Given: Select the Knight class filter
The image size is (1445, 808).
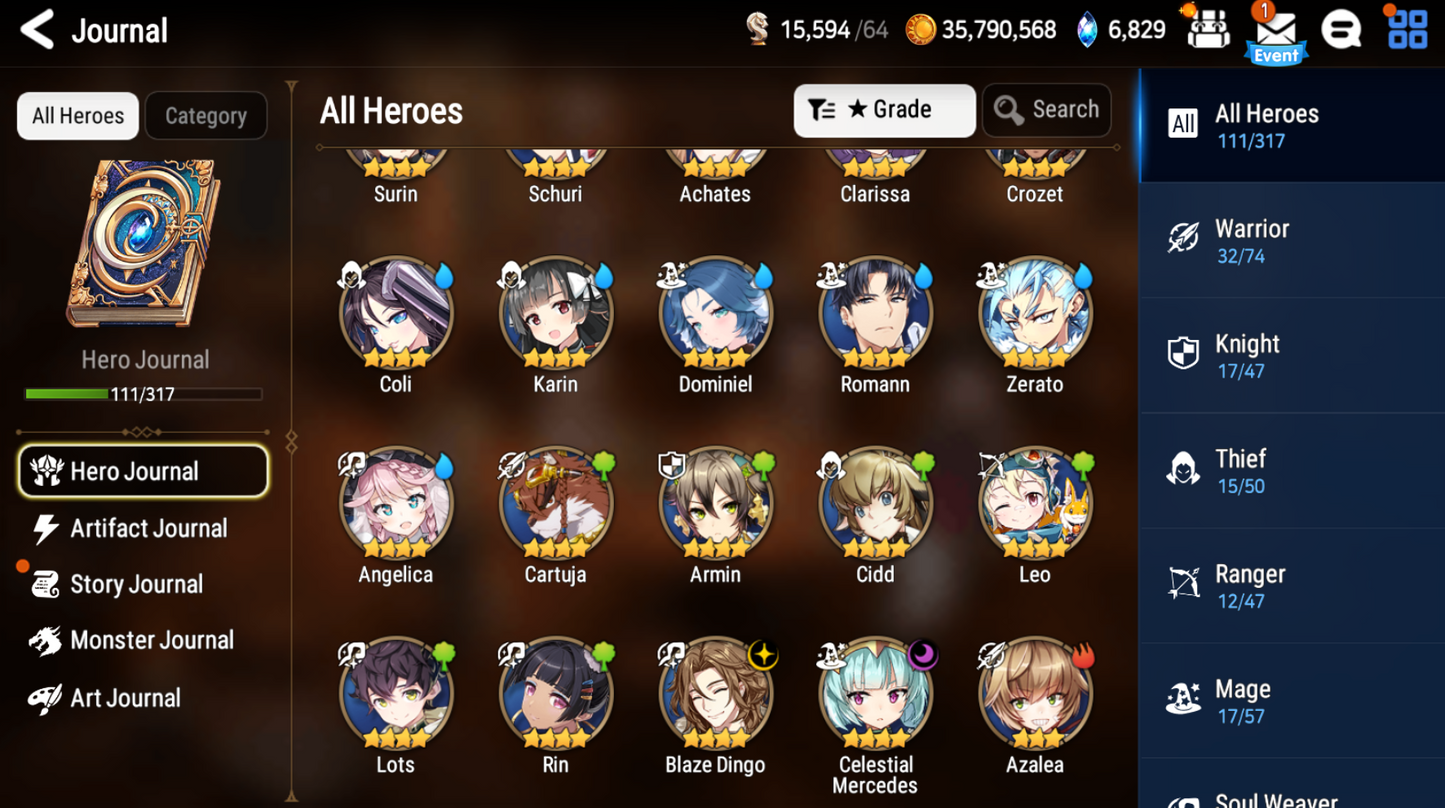Looking at the screenshot, I should (x=1291, y=355).
